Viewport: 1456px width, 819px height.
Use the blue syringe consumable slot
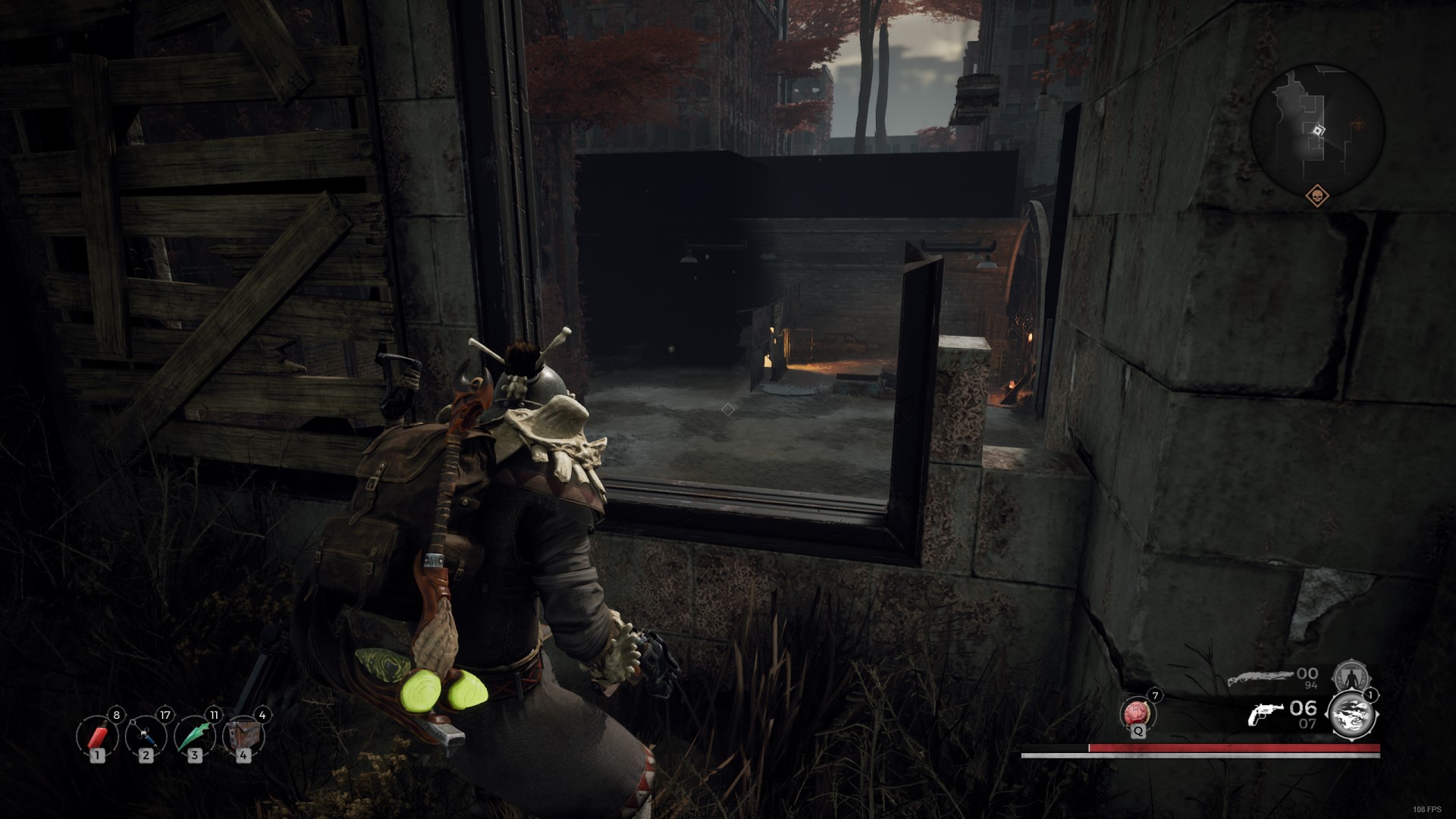tap(146, 735)
